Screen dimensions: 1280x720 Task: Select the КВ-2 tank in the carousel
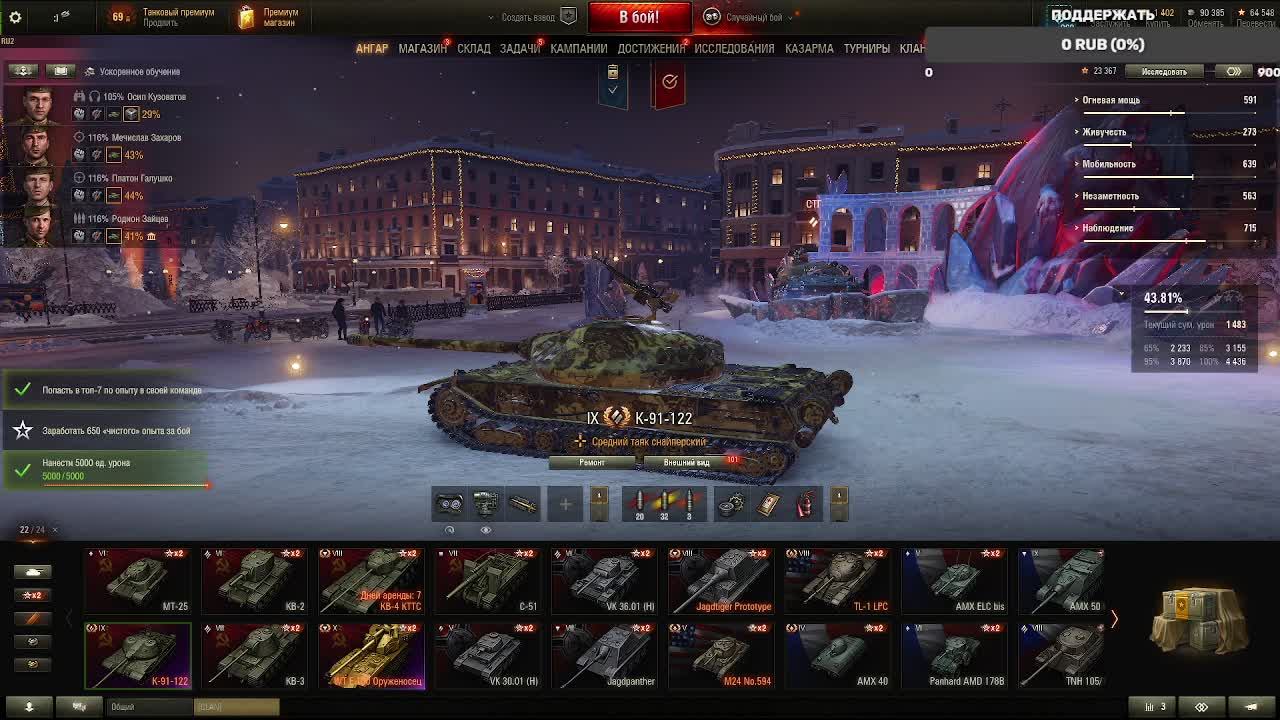[254, 581]
